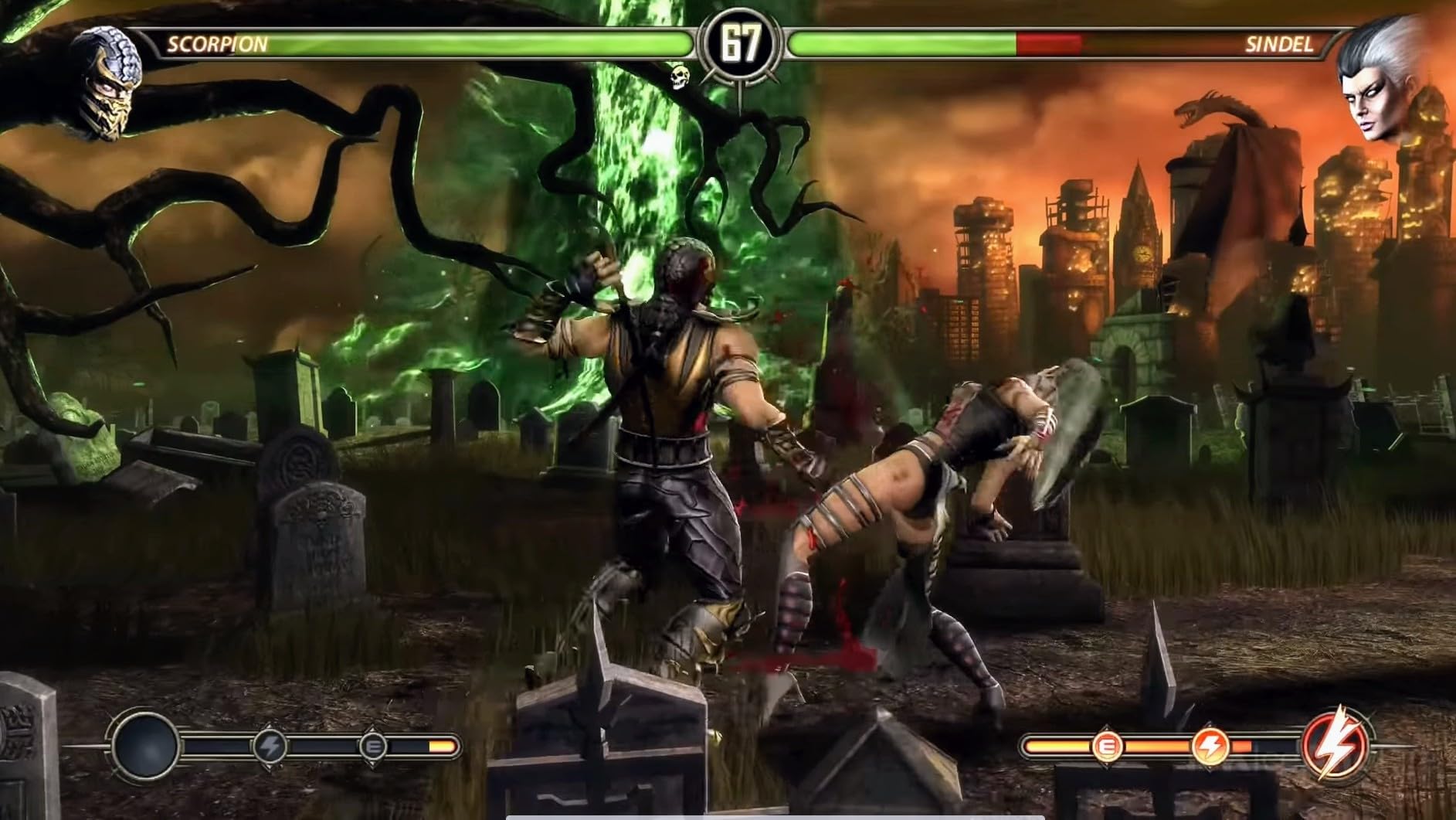Viewport: 1456px width, 820px height.
Task: Activate Sindel's charged X-Ray lightning icon
Action: click(1338, 746)
